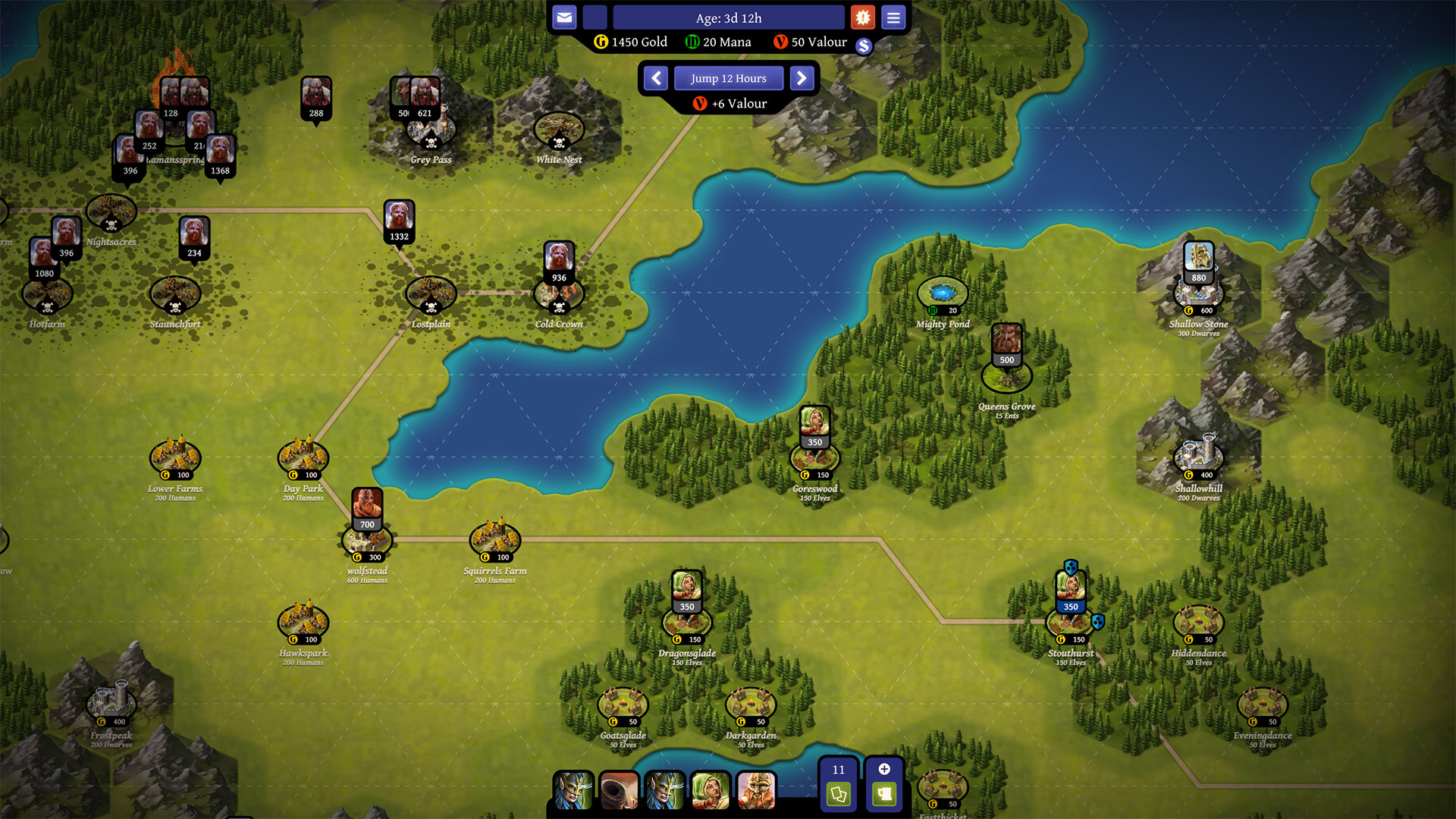Click the left arrow beside Jump 12 Hours
The width and height of the screenshot is (1456, 819).
pos(655,78)
